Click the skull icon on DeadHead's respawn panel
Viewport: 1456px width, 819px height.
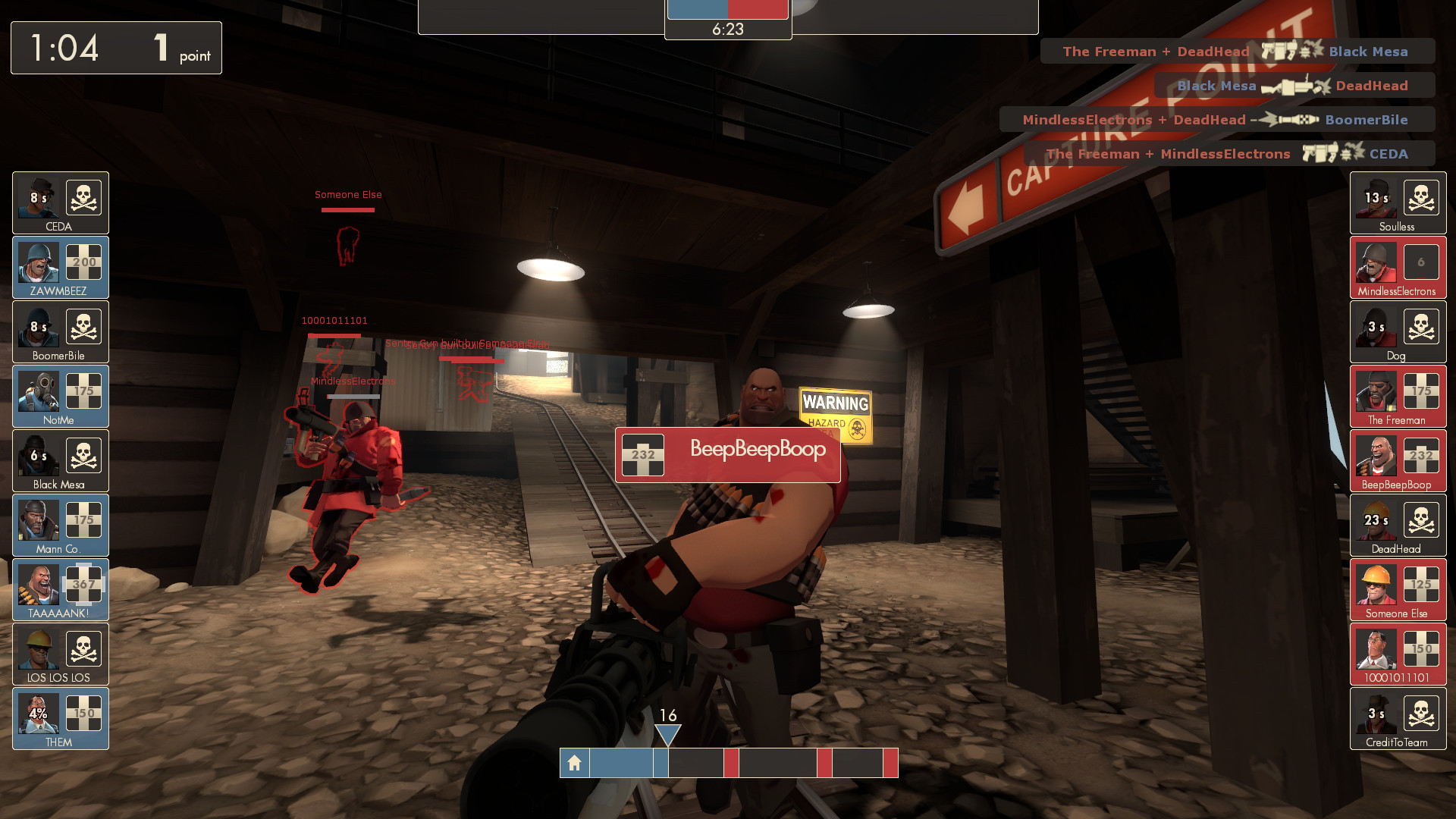click(x=1422, y=520)
